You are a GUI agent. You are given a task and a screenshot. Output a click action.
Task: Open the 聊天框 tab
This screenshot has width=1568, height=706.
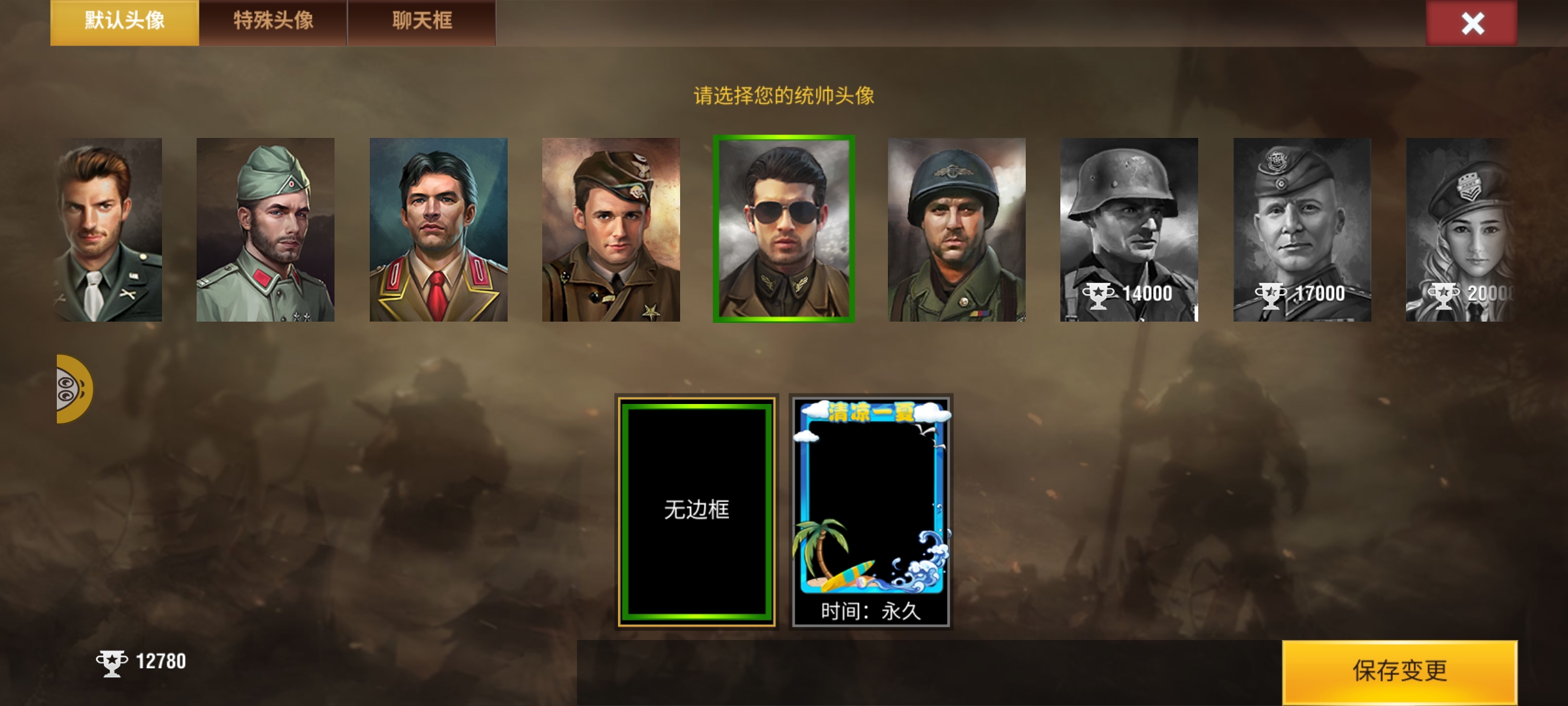[x=421, y=22]
